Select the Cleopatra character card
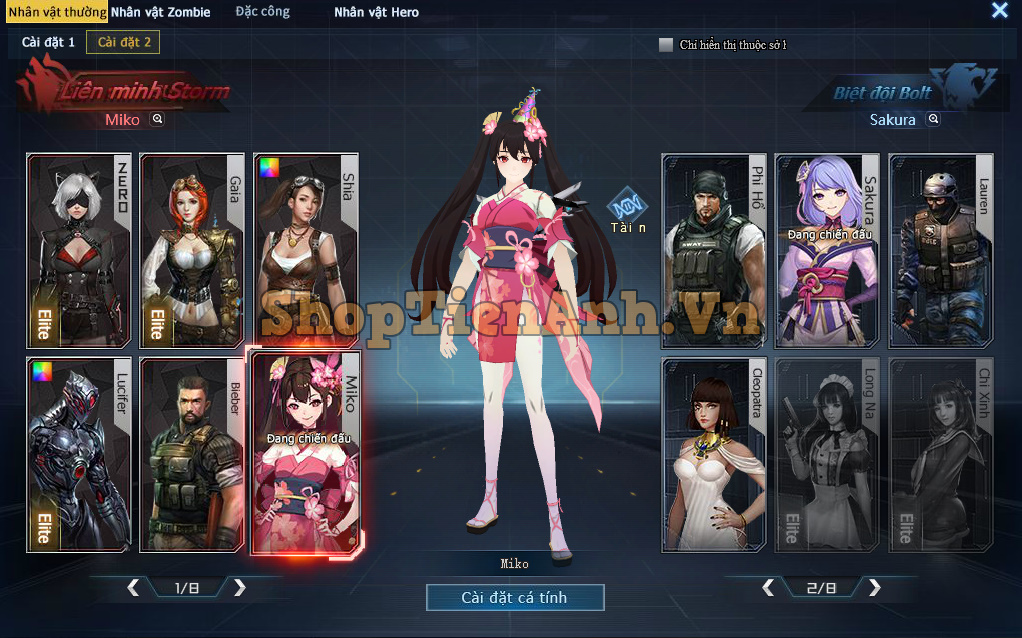The width and height of the screenshot is (1022, 638). click(713, 455)
